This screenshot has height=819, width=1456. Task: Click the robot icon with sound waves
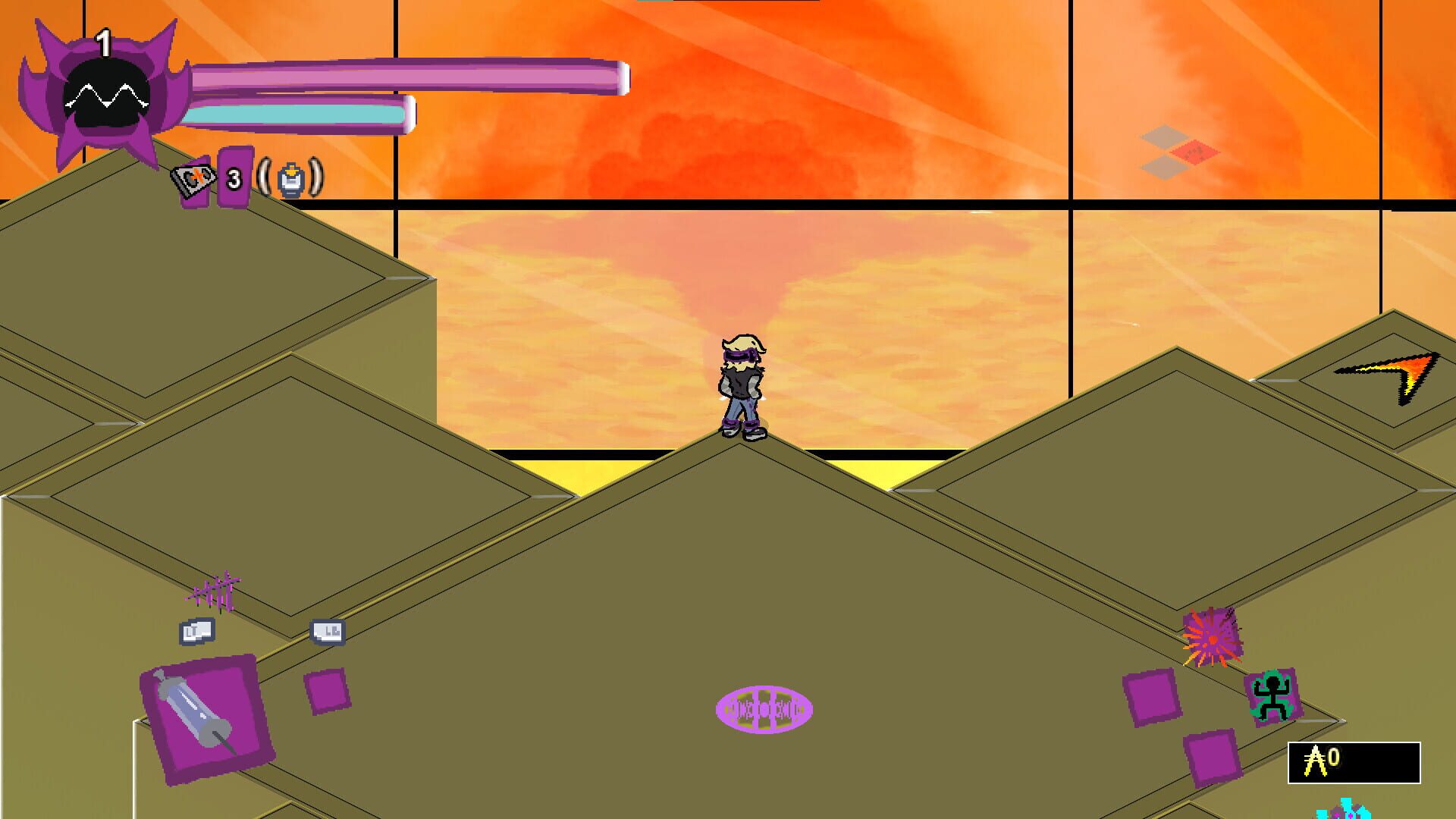point(292,180)
